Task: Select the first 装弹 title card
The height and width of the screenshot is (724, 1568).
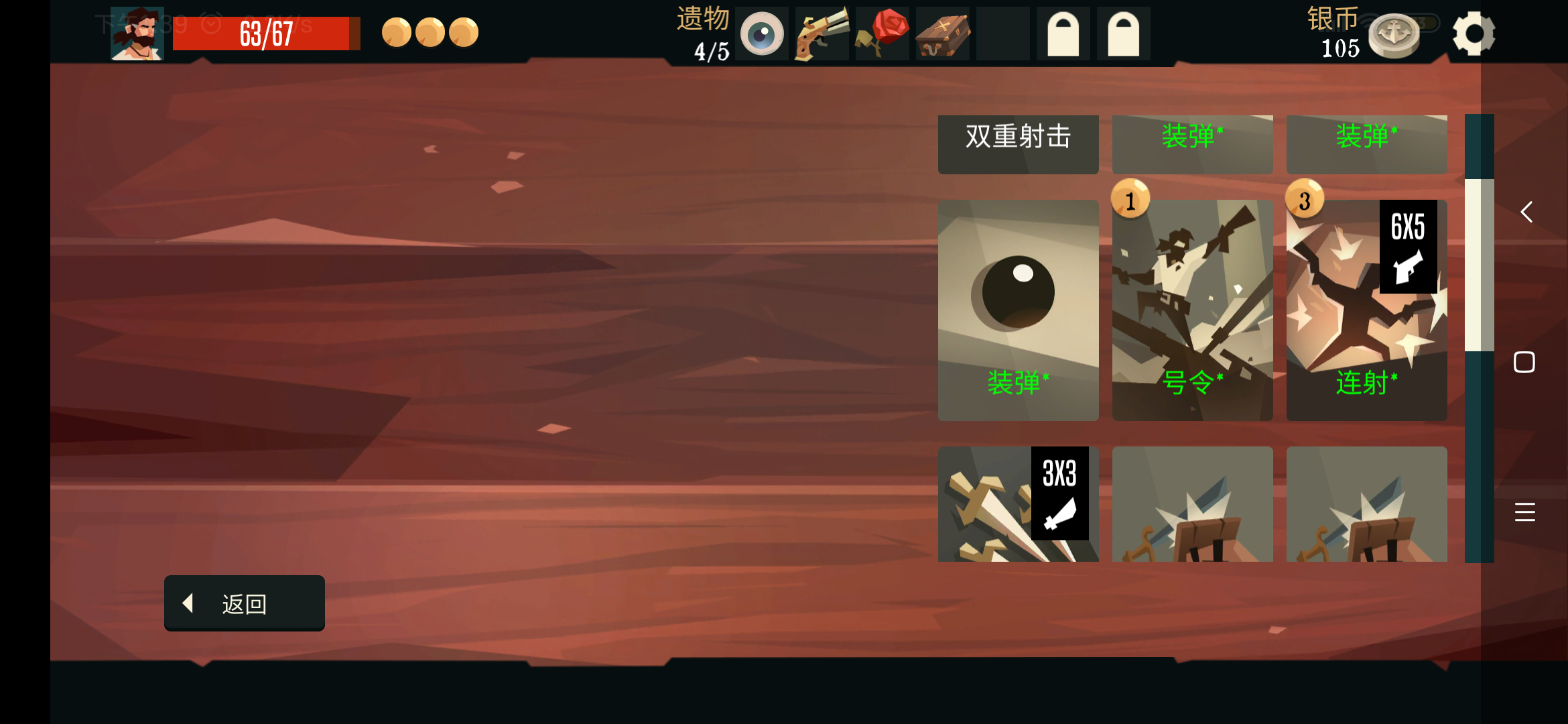Action: [x=1192, y=143]
